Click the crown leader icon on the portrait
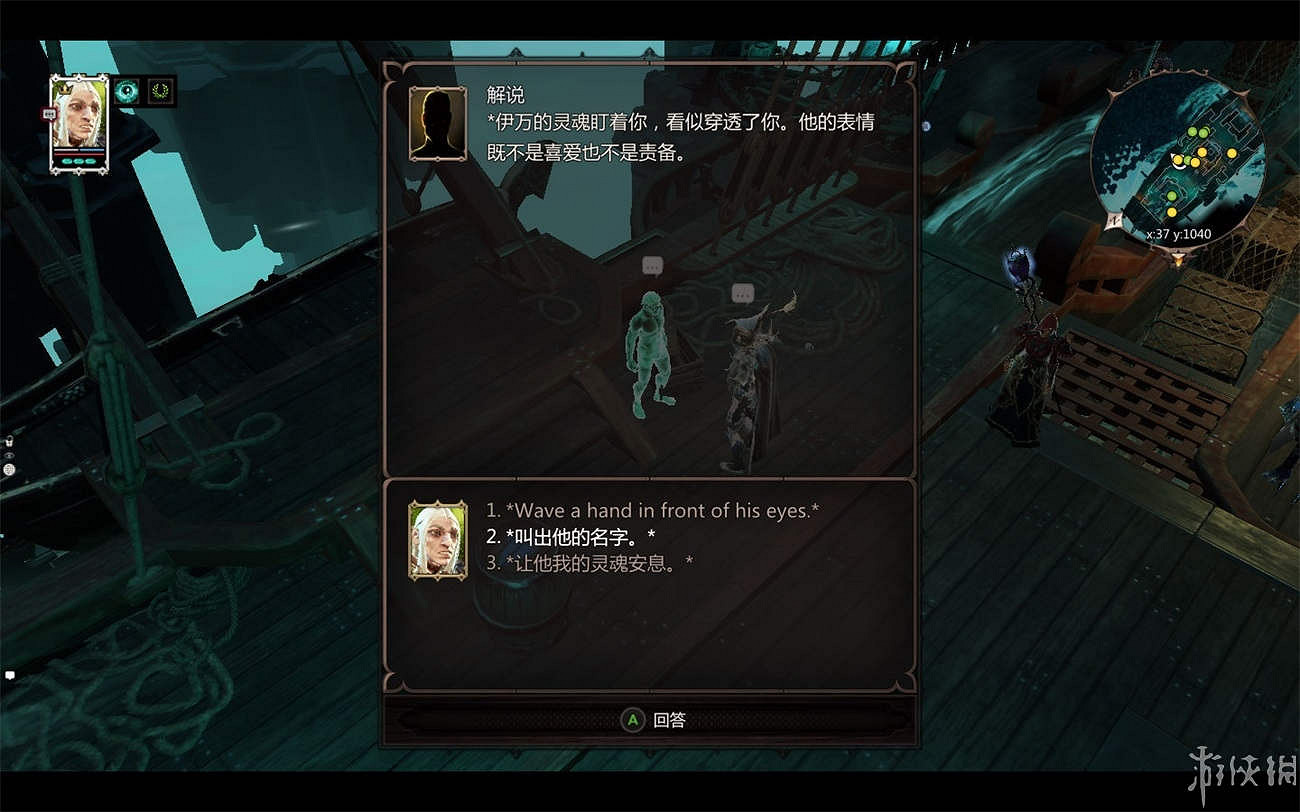The width and height of the screenshot is (1300, 812). pos(65,88)
